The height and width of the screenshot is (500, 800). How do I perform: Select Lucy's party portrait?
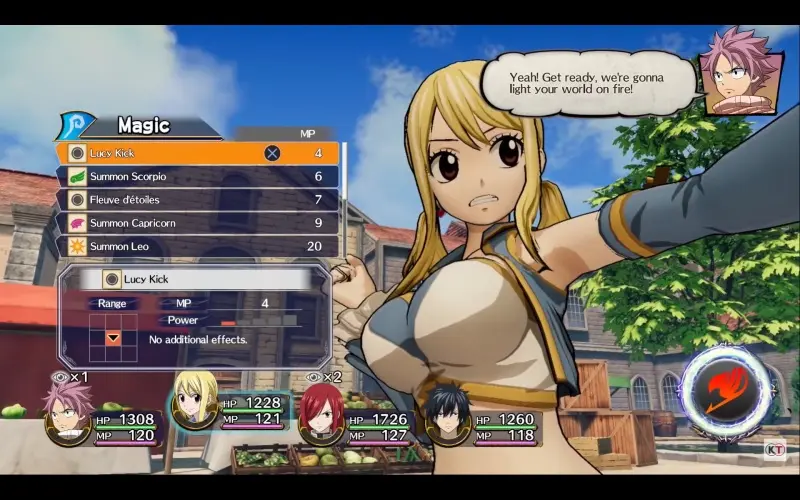194,400
